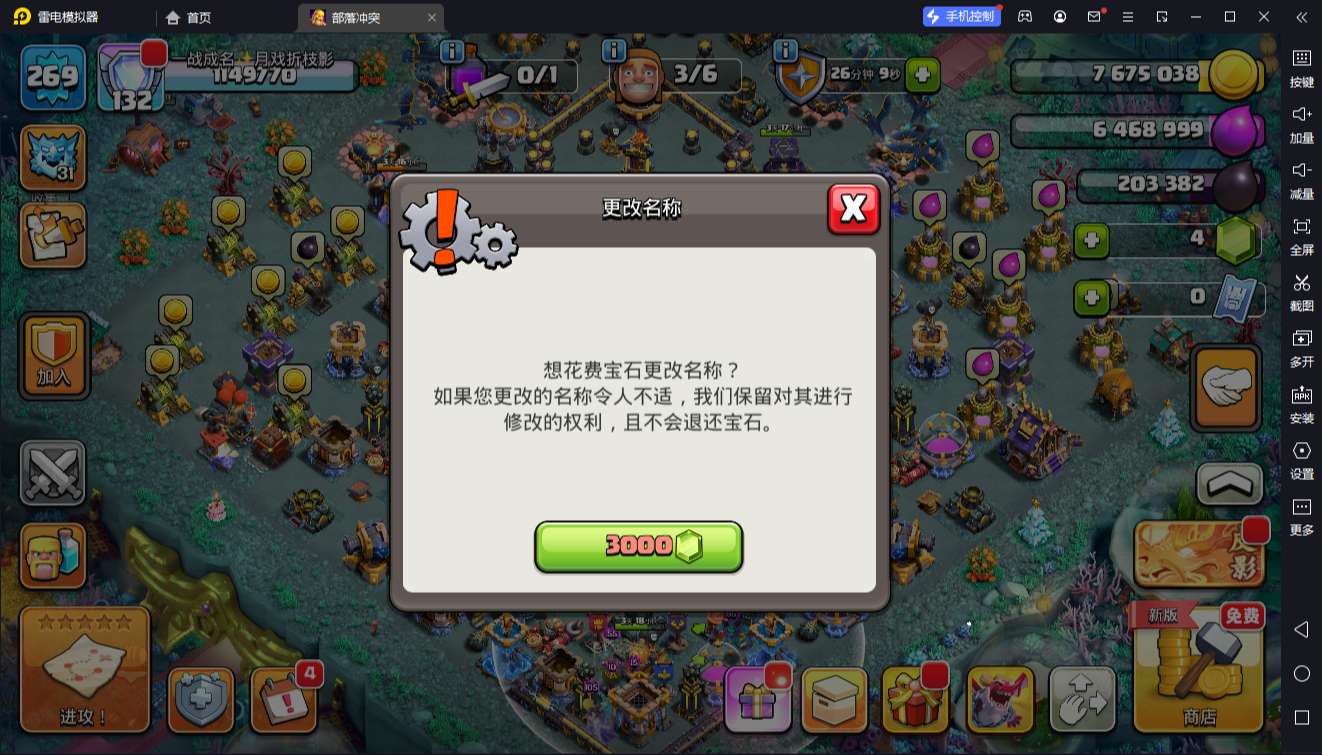Tap the builder potion barbarian icon
The image size is (1322, 755).
coord(52,553)
